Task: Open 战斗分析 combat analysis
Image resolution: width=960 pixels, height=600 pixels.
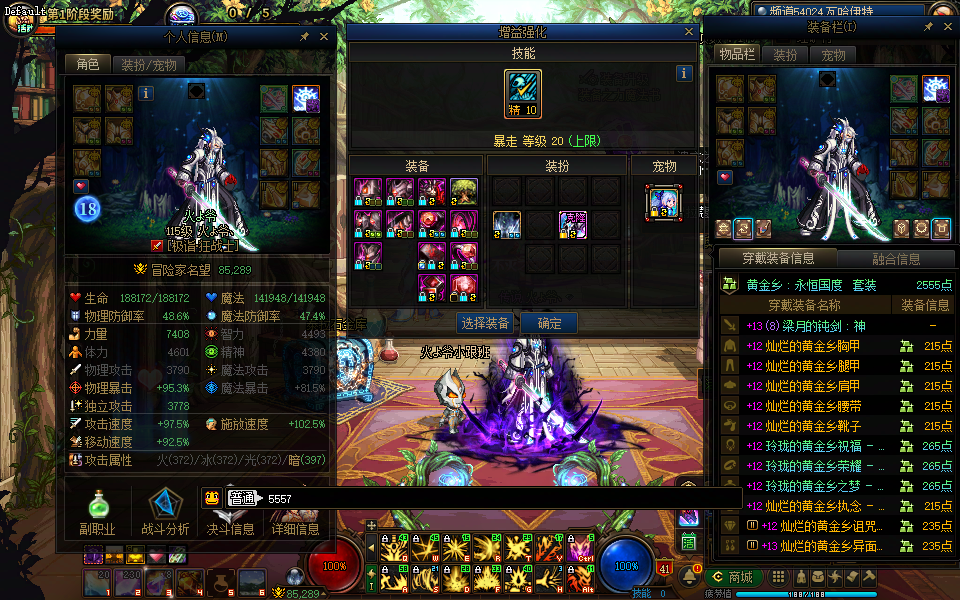Action: [x=164, y=510]
